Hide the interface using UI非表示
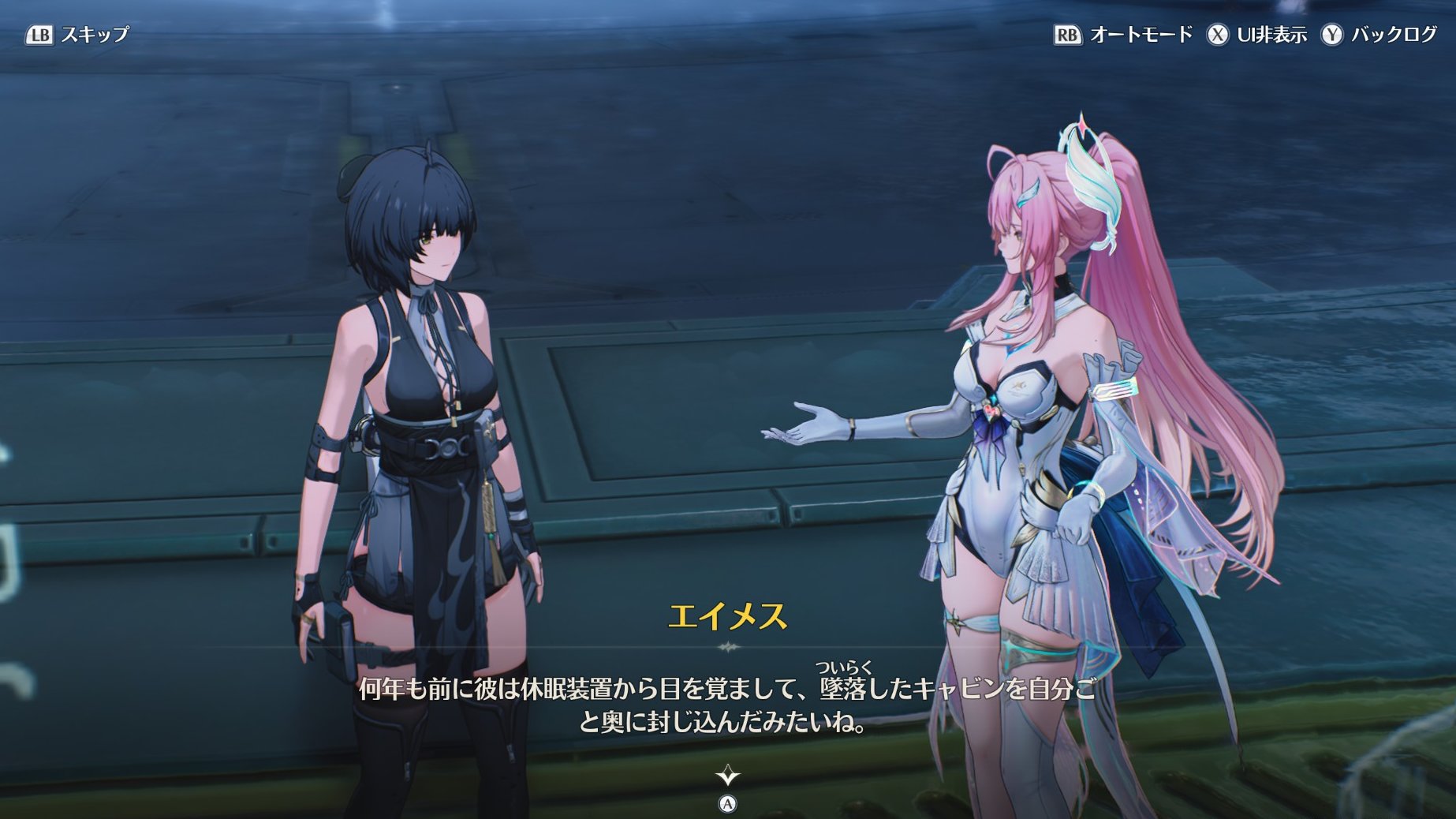1456x819 pixels. 1256,35
